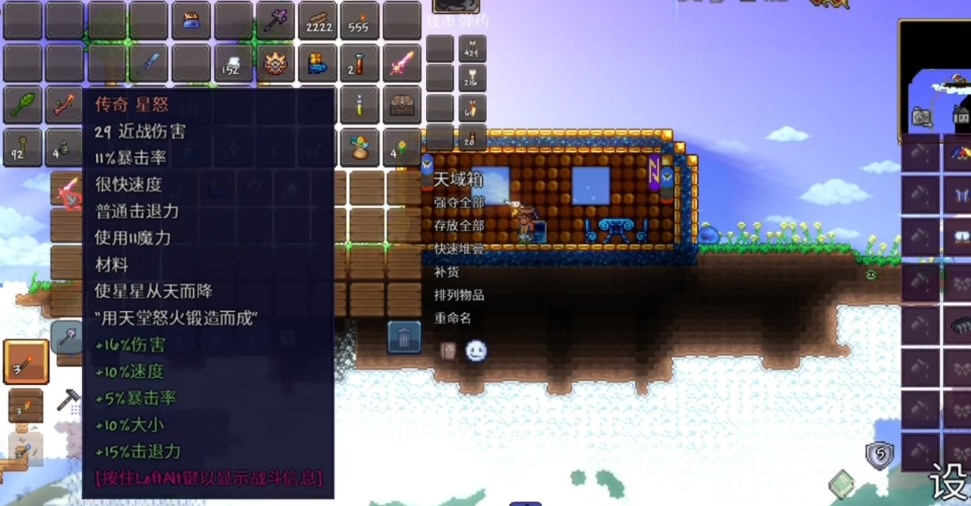Select the flower sack item slot
This screenshot has height=506, width=971.
(359, 147)
